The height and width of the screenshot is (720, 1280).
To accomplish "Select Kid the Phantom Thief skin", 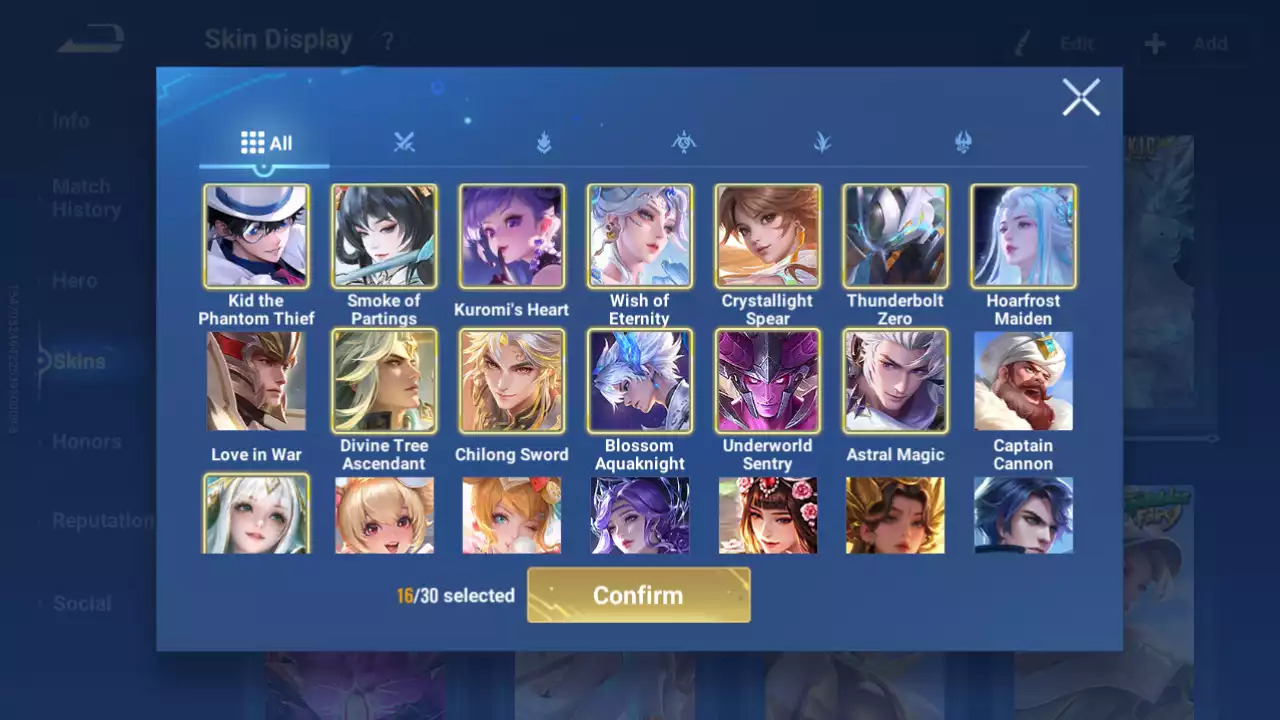I will click(x=256, y=236).
